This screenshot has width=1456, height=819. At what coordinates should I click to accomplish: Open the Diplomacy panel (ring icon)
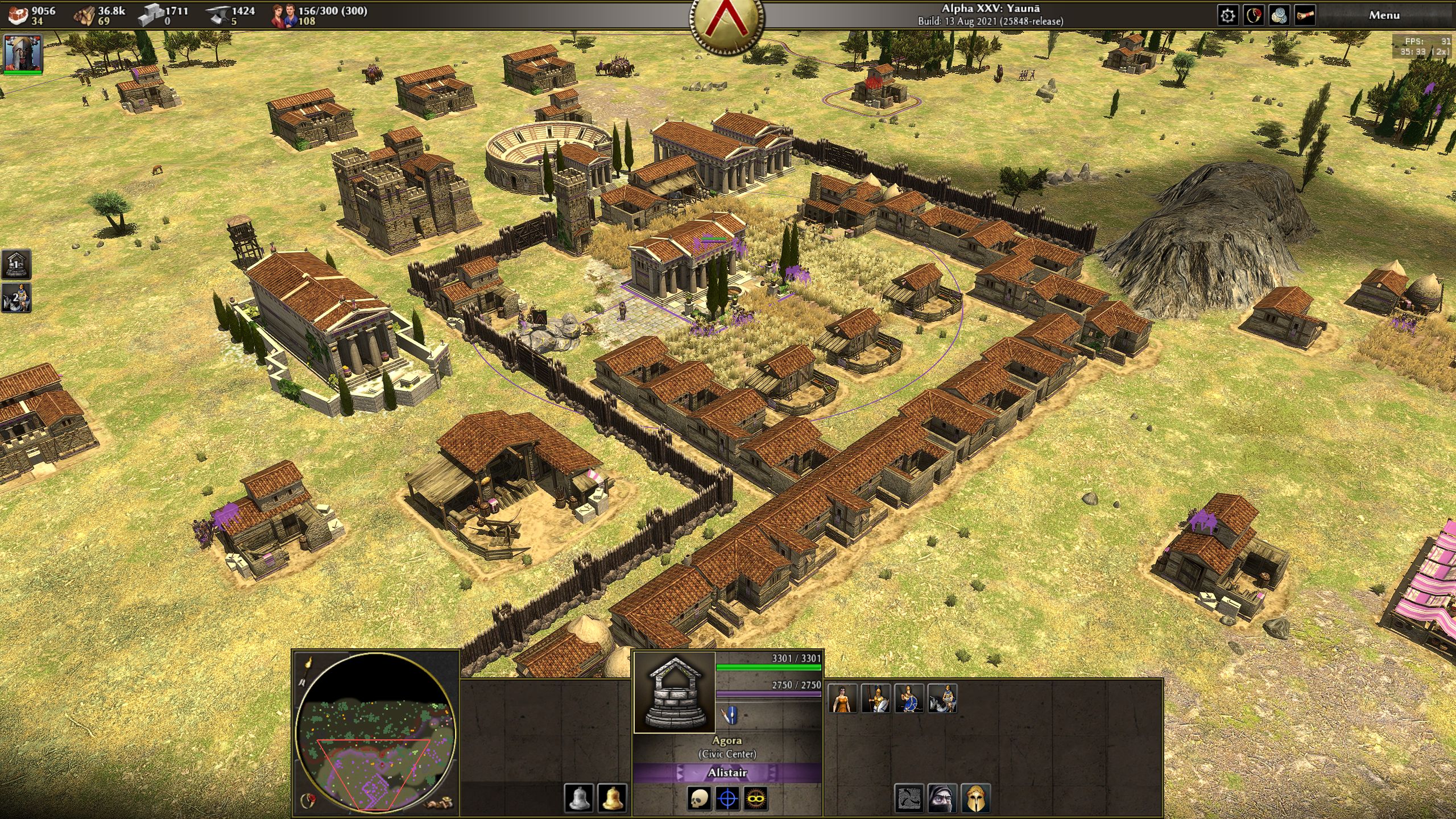[x=1254, y=15]
